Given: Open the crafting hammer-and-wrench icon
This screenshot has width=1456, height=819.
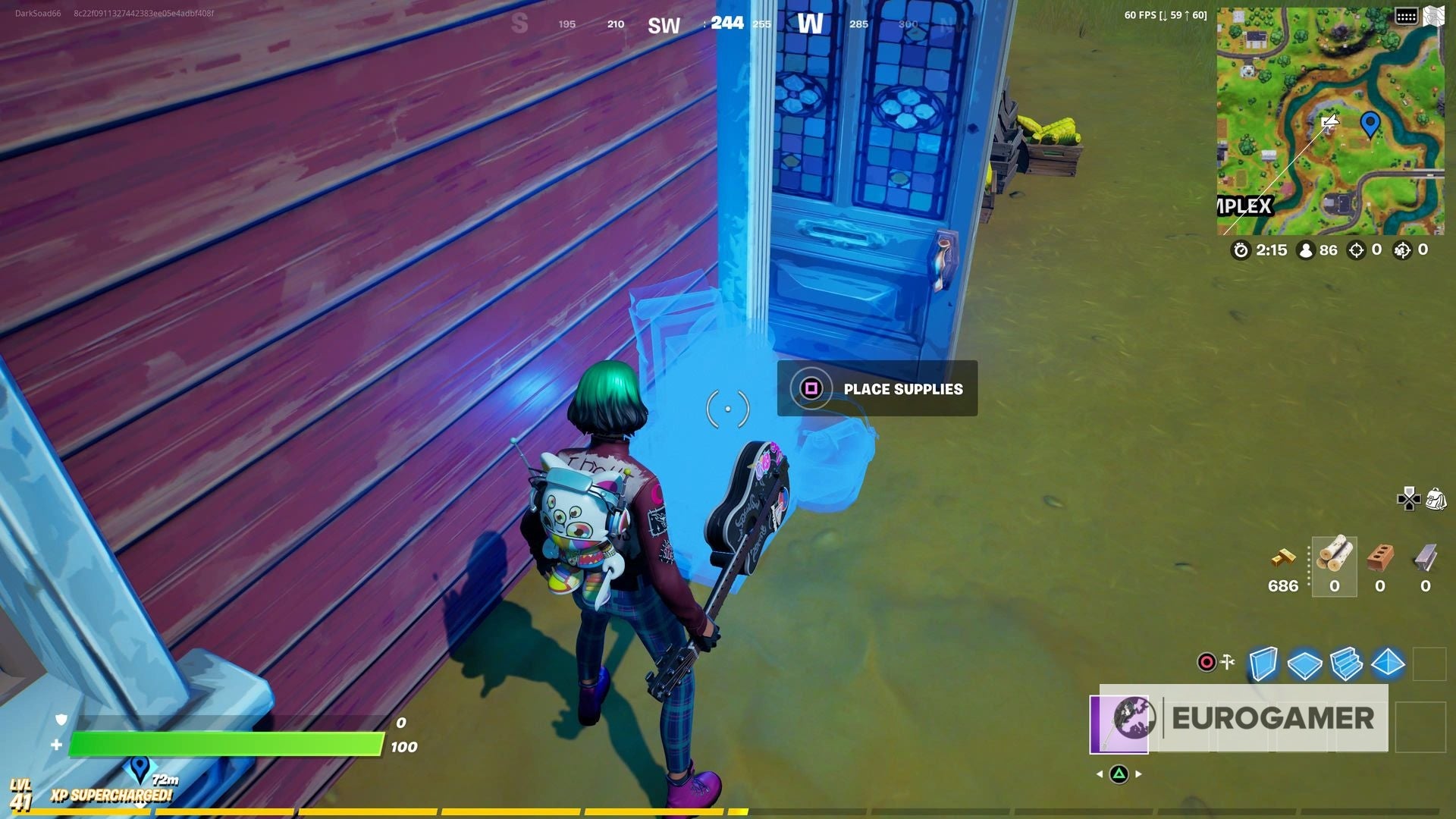Looking at the screenshot, I should point(1228,661).
